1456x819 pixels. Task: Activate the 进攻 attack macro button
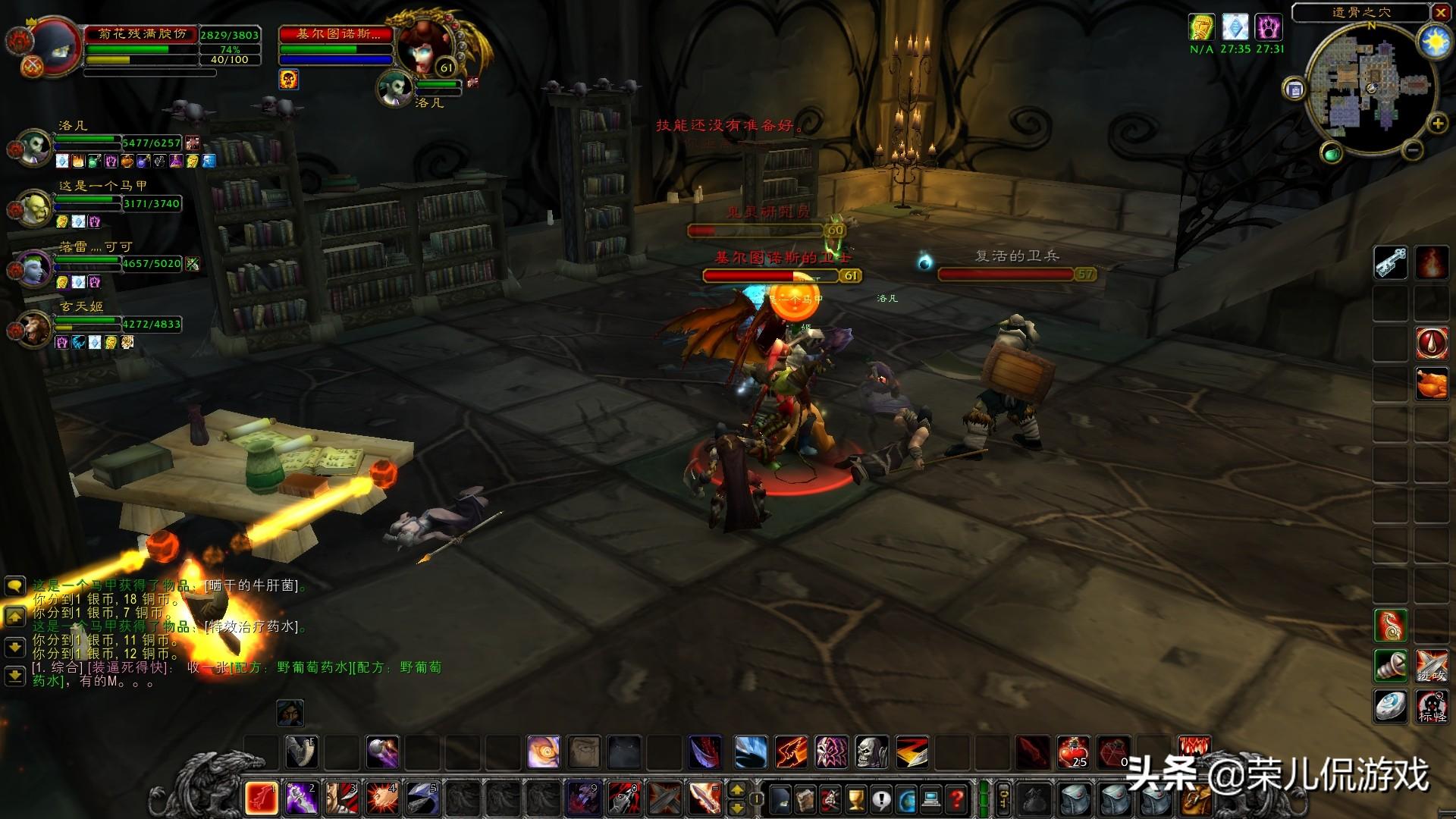pos(1431,666)
